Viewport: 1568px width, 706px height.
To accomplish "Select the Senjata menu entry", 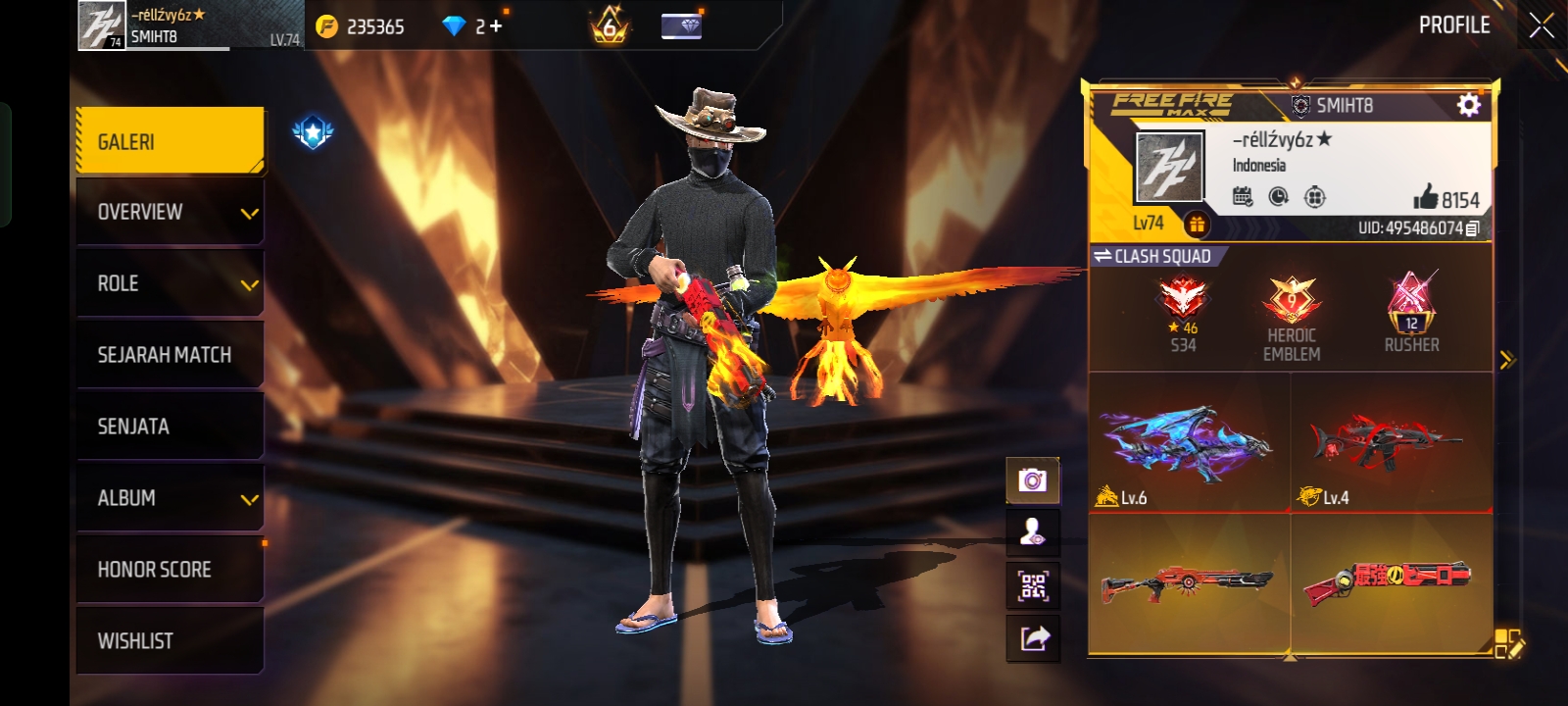I will [170, 427].
